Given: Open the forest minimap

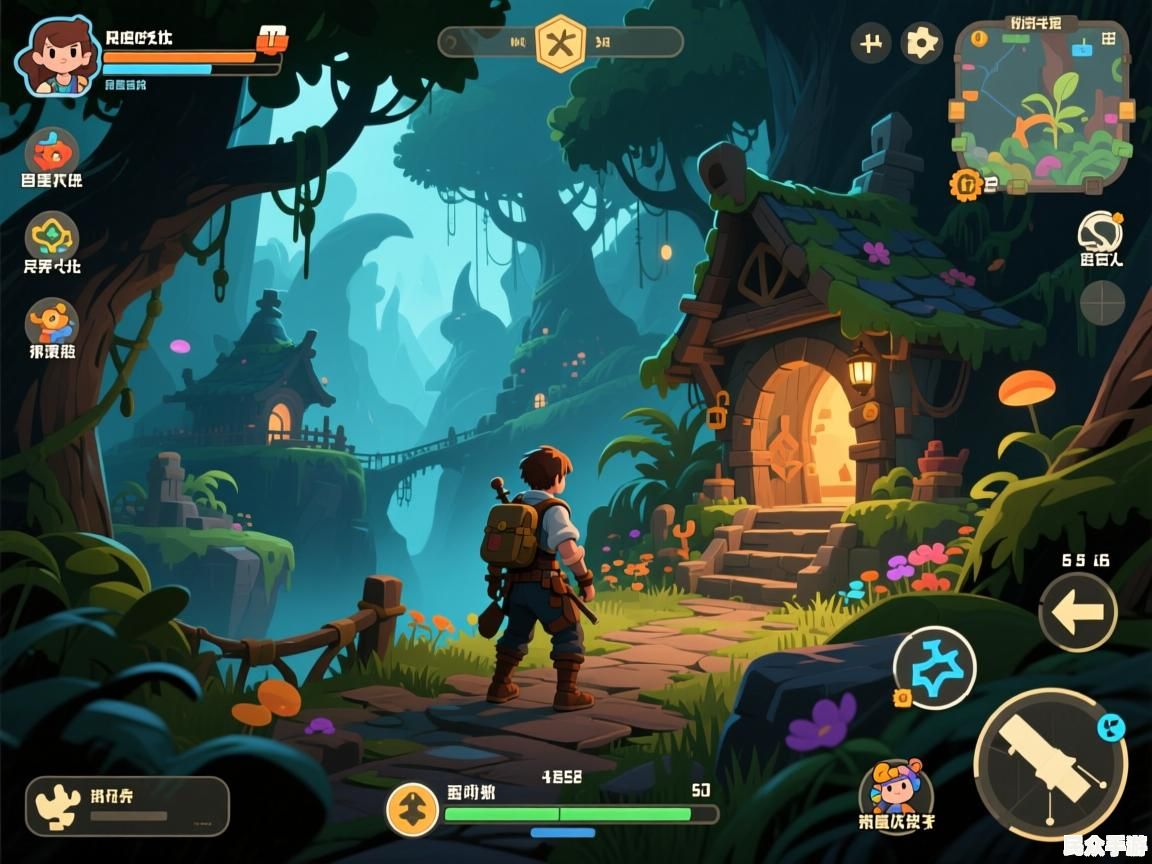Looking at the screenshot, I should click(x=1042, y=105).
